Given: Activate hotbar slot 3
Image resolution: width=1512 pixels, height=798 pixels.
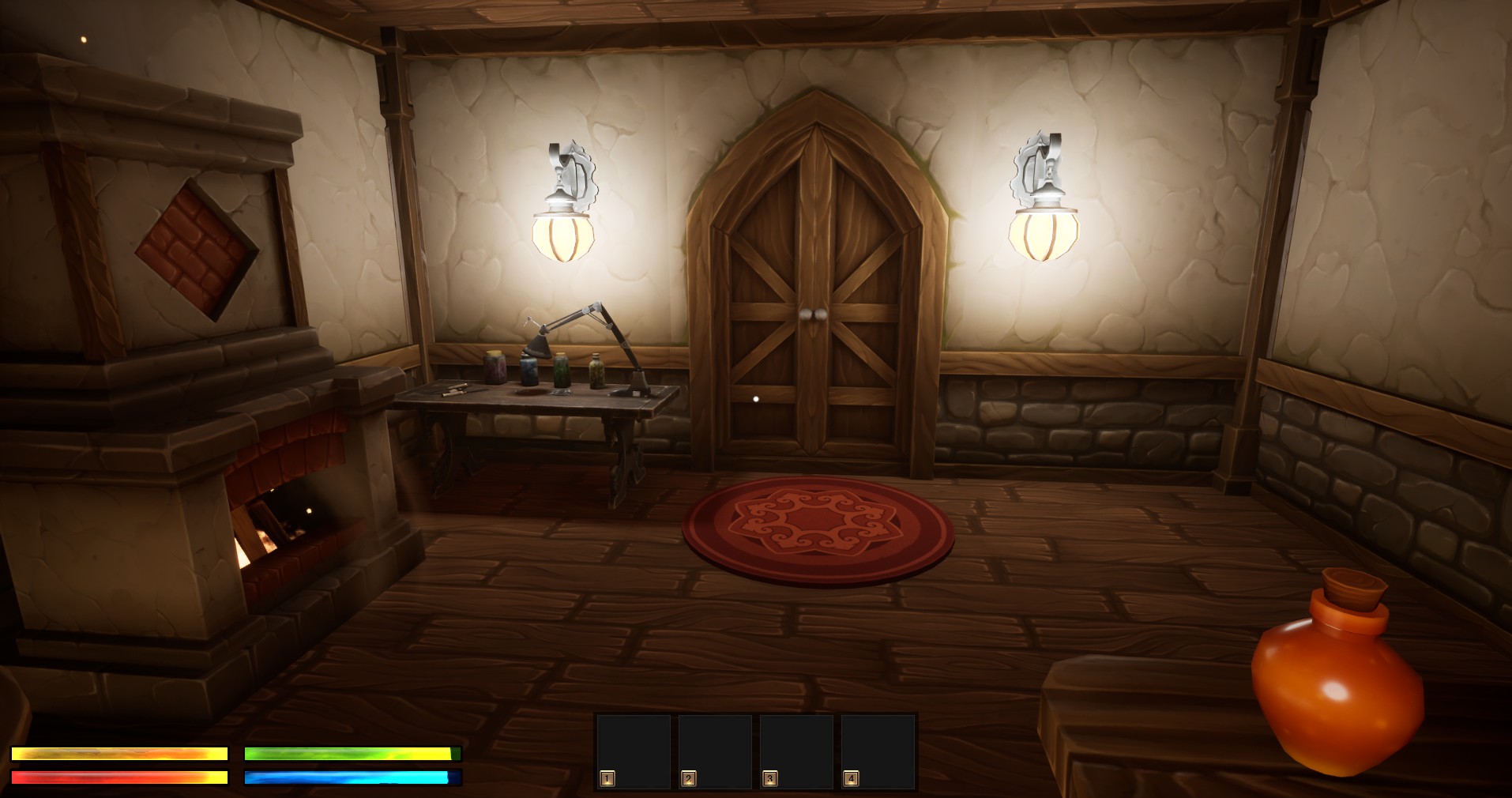Looking at the screenshot, I should tap(796, 751).
